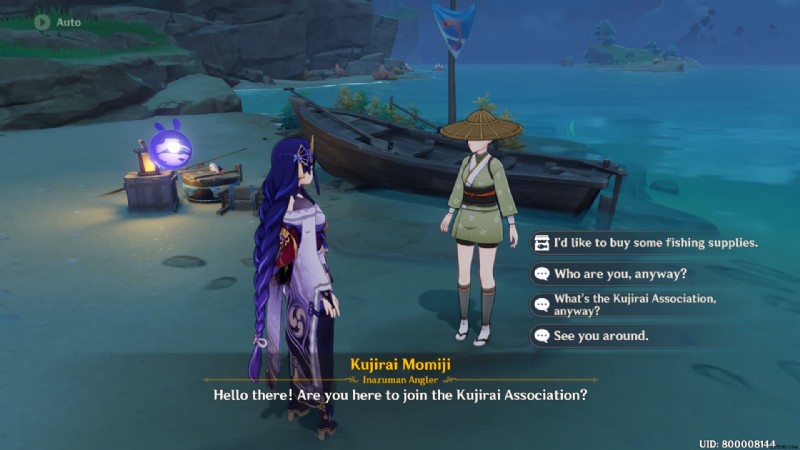End conversation with "See you around."
Screen dimensions: 800x450
[x=601, y=336]
